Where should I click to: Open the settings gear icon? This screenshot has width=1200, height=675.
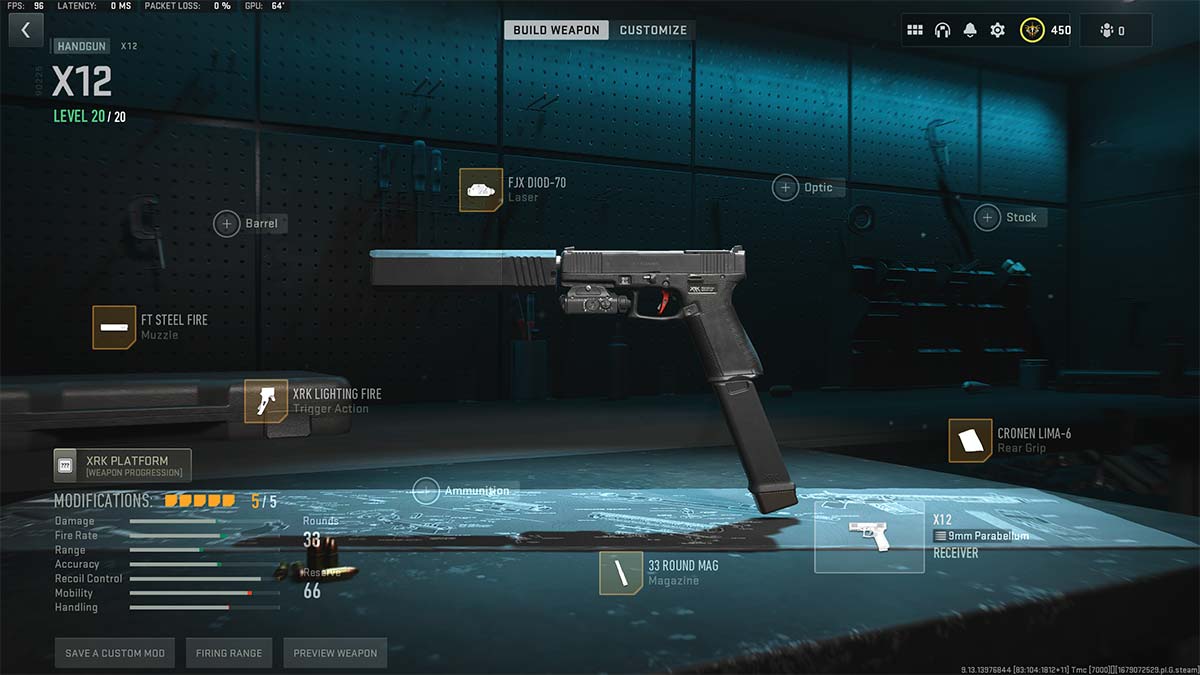pyautogui.click(x=997, y=30)
